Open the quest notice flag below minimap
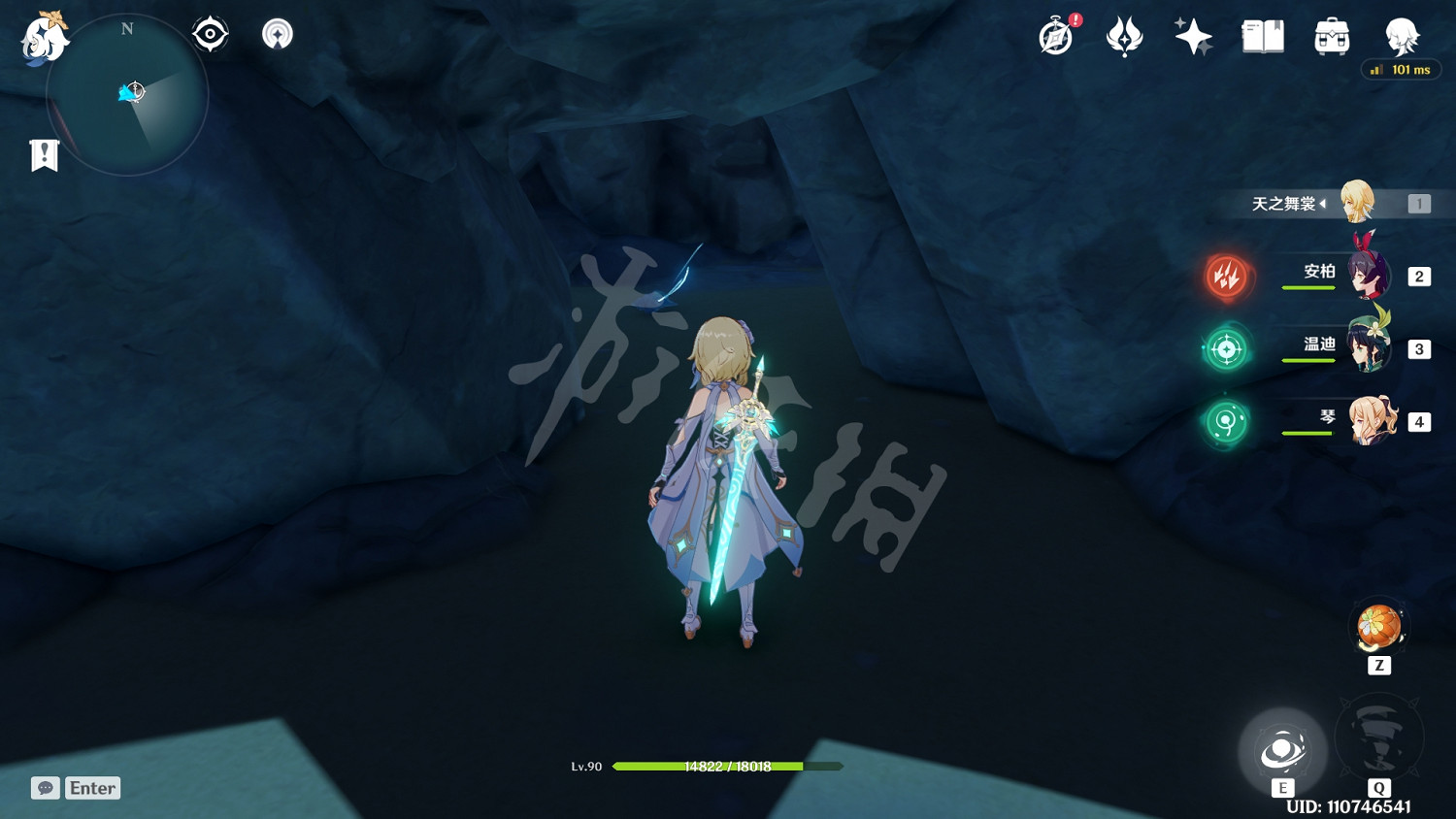Viewport: 1456px width, 819px height. pos(43,154)
